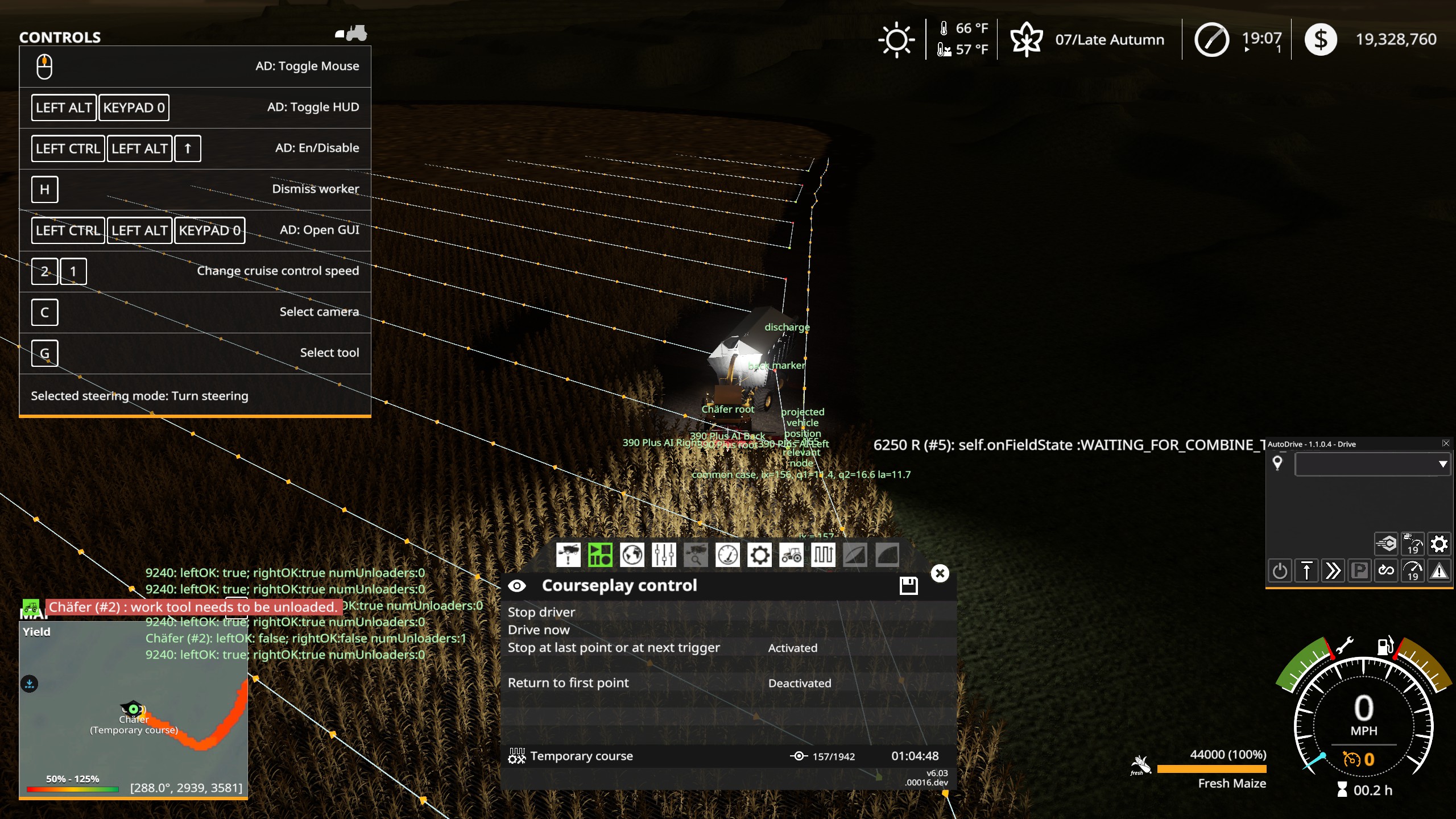Click the AutoDrive power button
Viewport: 1456px width, 819px height.
(1280, 570)
